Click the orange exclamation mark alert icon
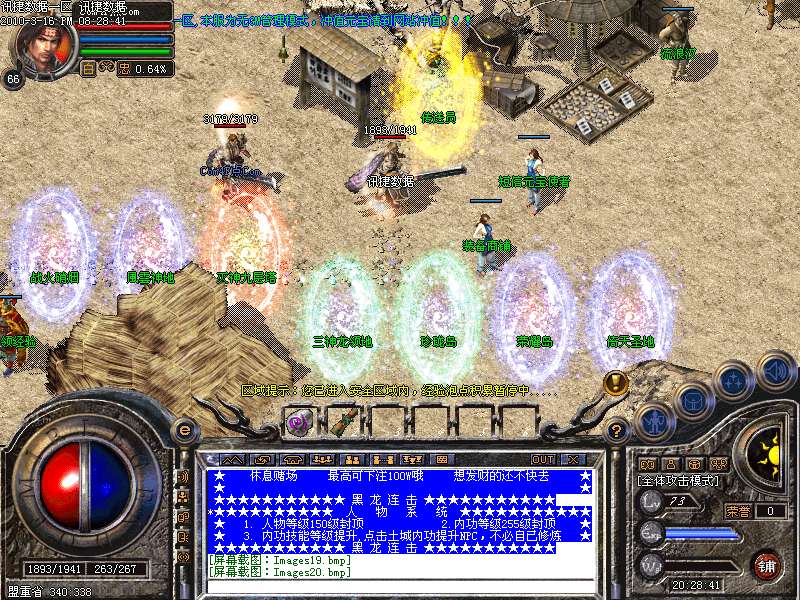 point(616,381)
